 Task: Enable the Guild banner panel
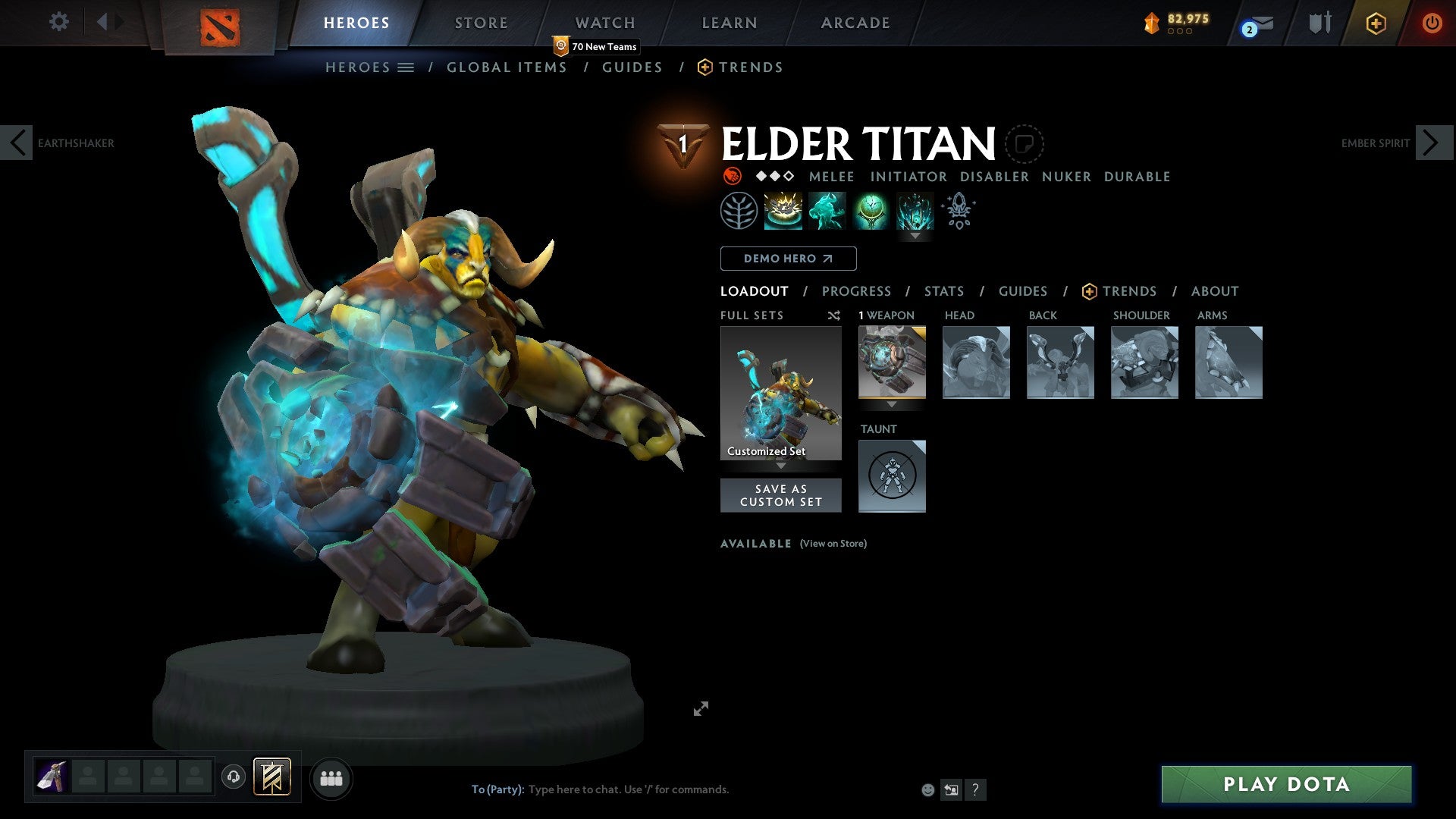(273, 777)
